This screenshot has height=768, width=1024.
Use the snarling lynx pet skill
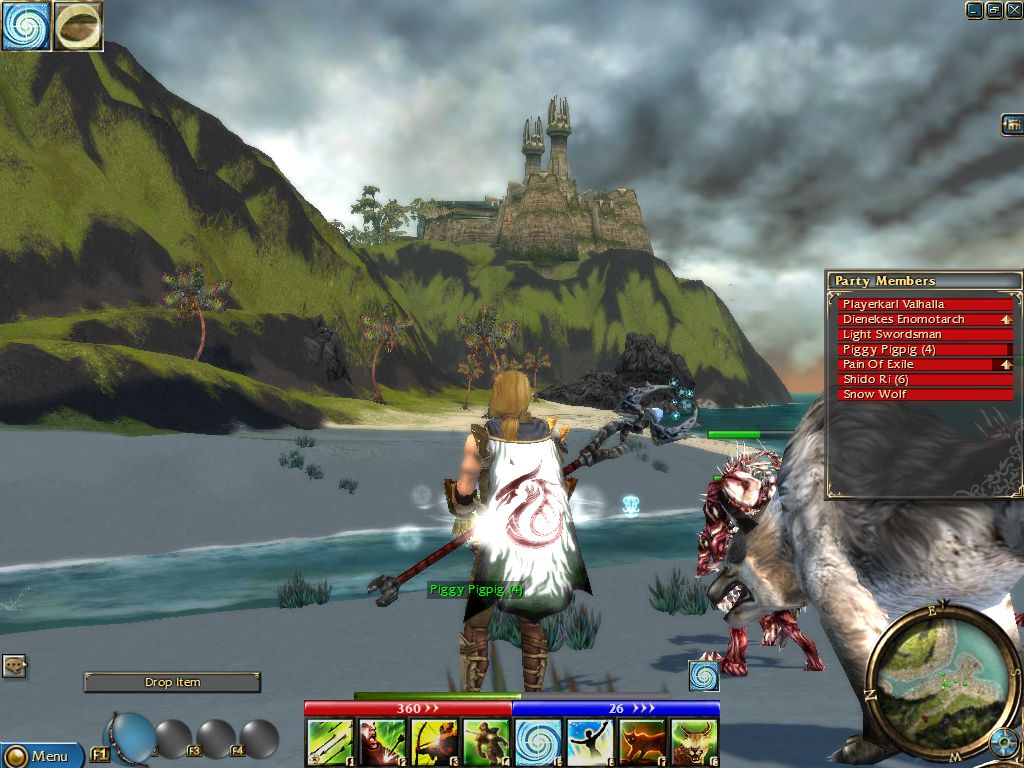tap(694, 743)
